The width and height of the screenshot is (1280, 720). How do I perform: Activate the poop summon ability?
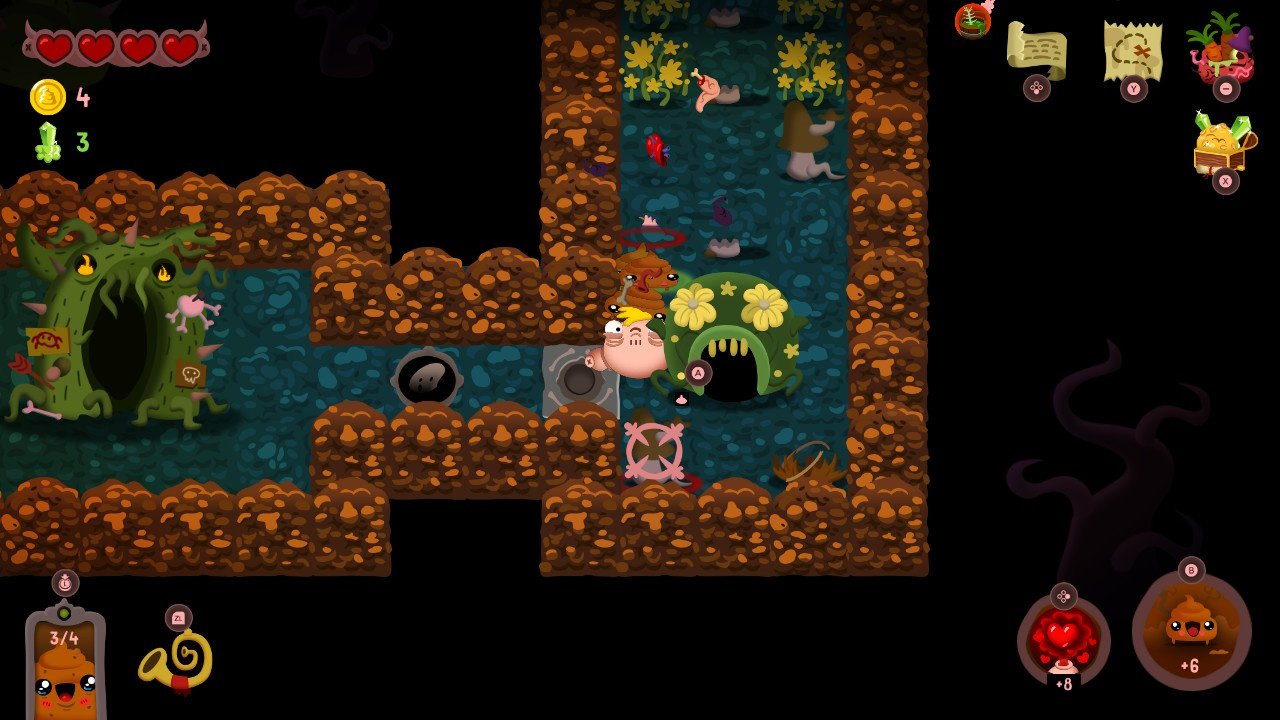click(1190, 632)
